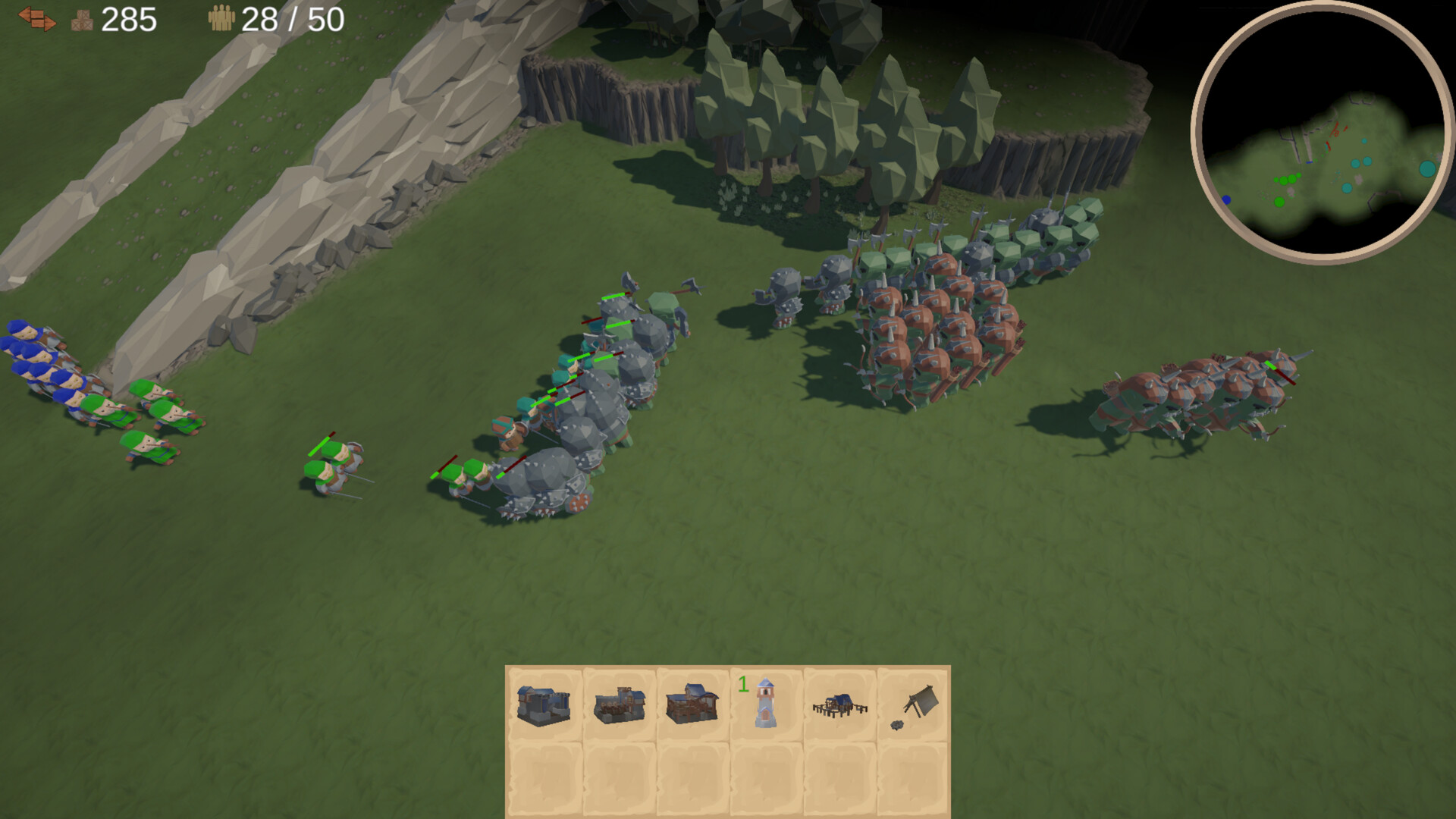Click the population icon next to 28/50

tap(221, 18)
